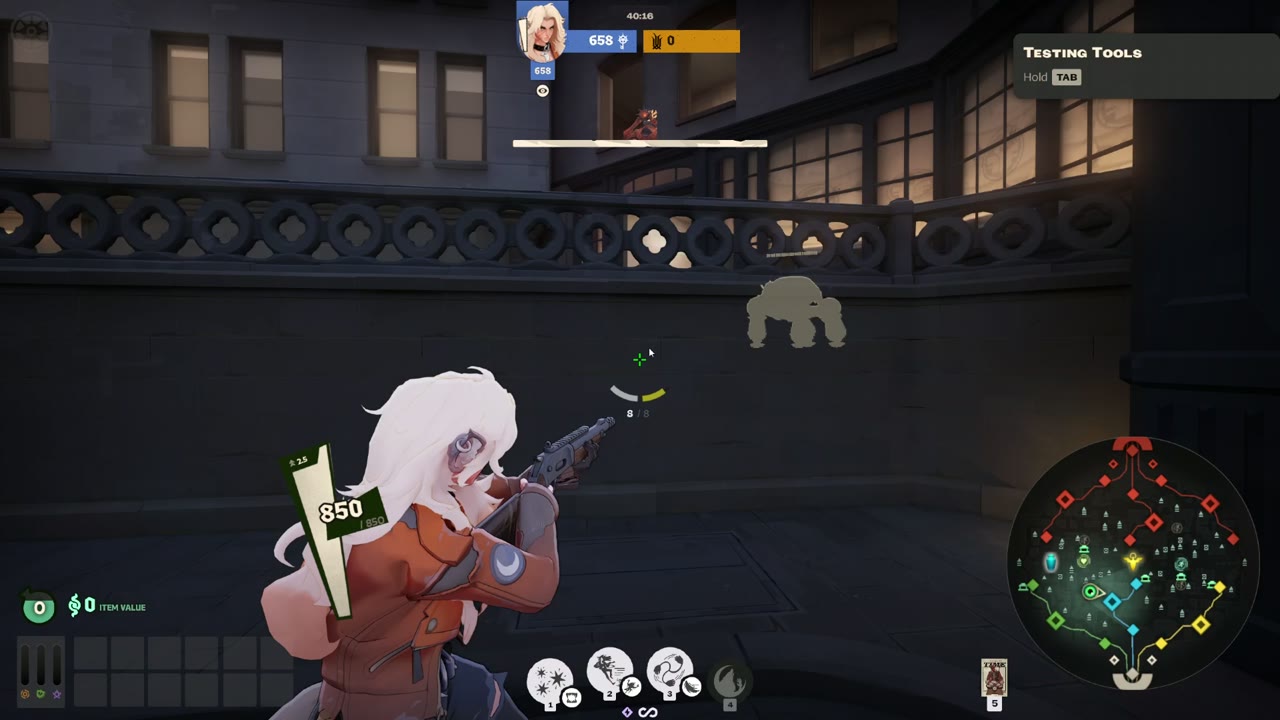
Task: Select the purple flex slot indicator
Action: pyautogui.click(x=56, y=695)
